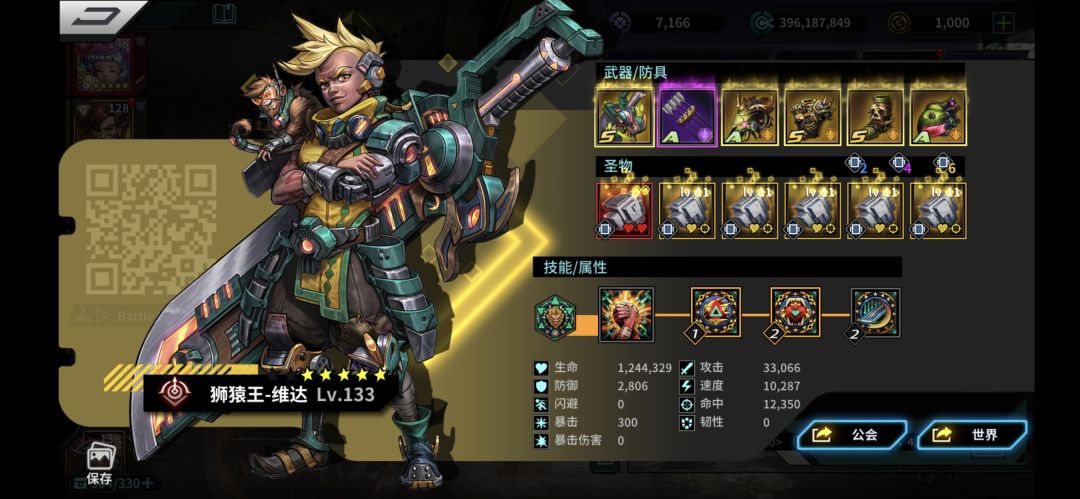1080x499 pixels.
Task: View the blue blade slash skill icon
Action: click(x=875, y=313)
